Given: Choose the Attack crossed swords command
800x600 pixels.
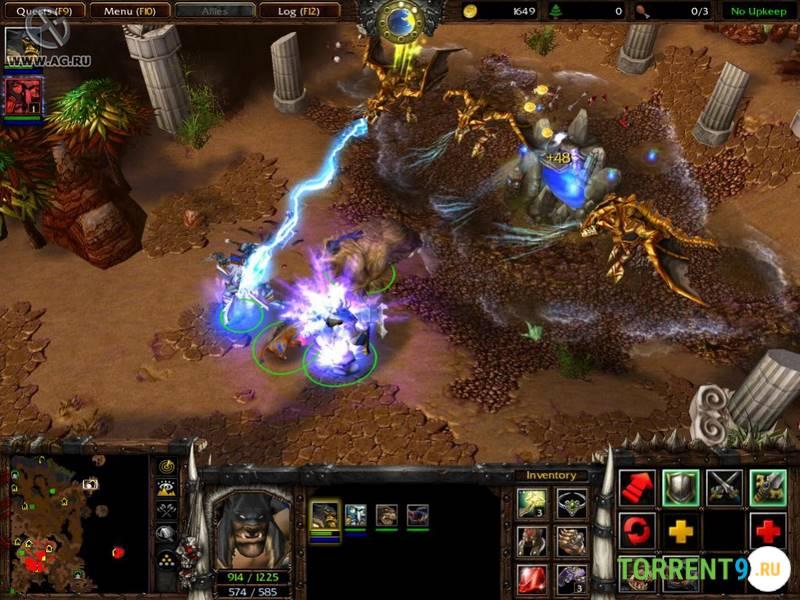Looking at the screenshot, I should 724,487.
